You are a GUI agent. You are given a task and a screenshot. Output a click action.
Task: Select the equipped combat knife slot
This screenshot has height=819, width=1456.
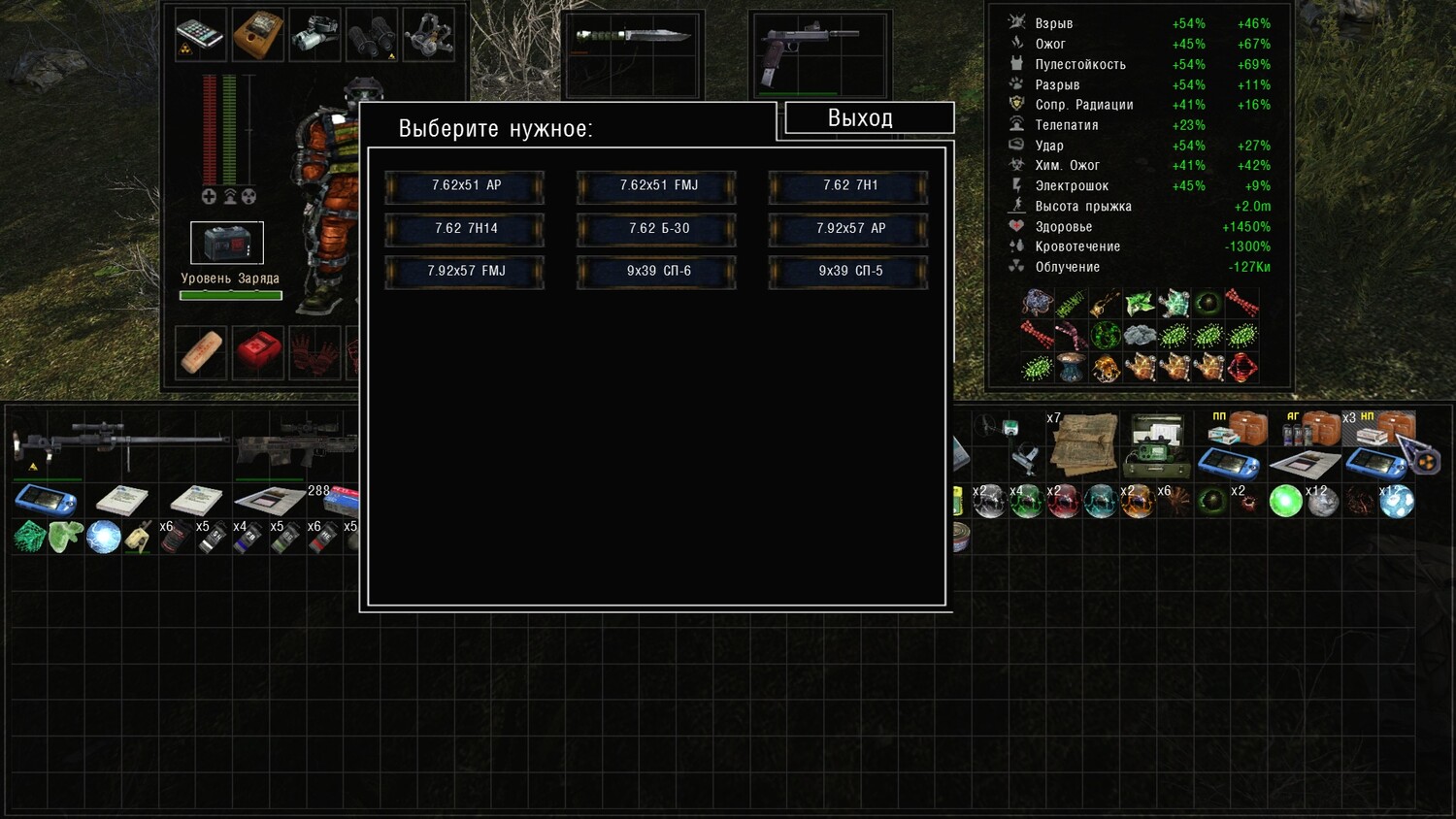pos(632,38)
